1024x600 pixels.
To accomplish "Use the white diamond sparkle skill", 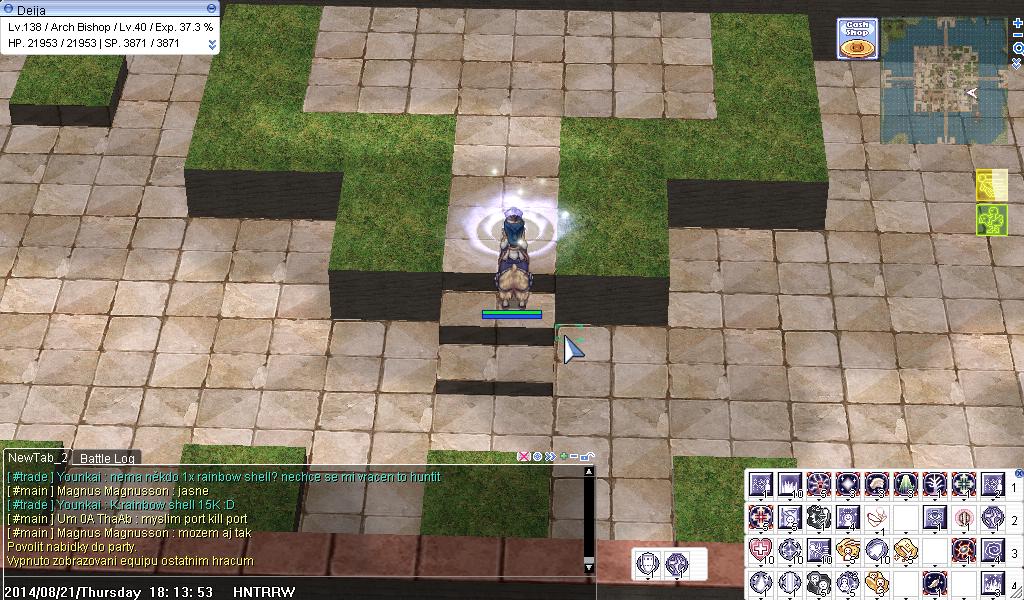I will tap(848, 486).
